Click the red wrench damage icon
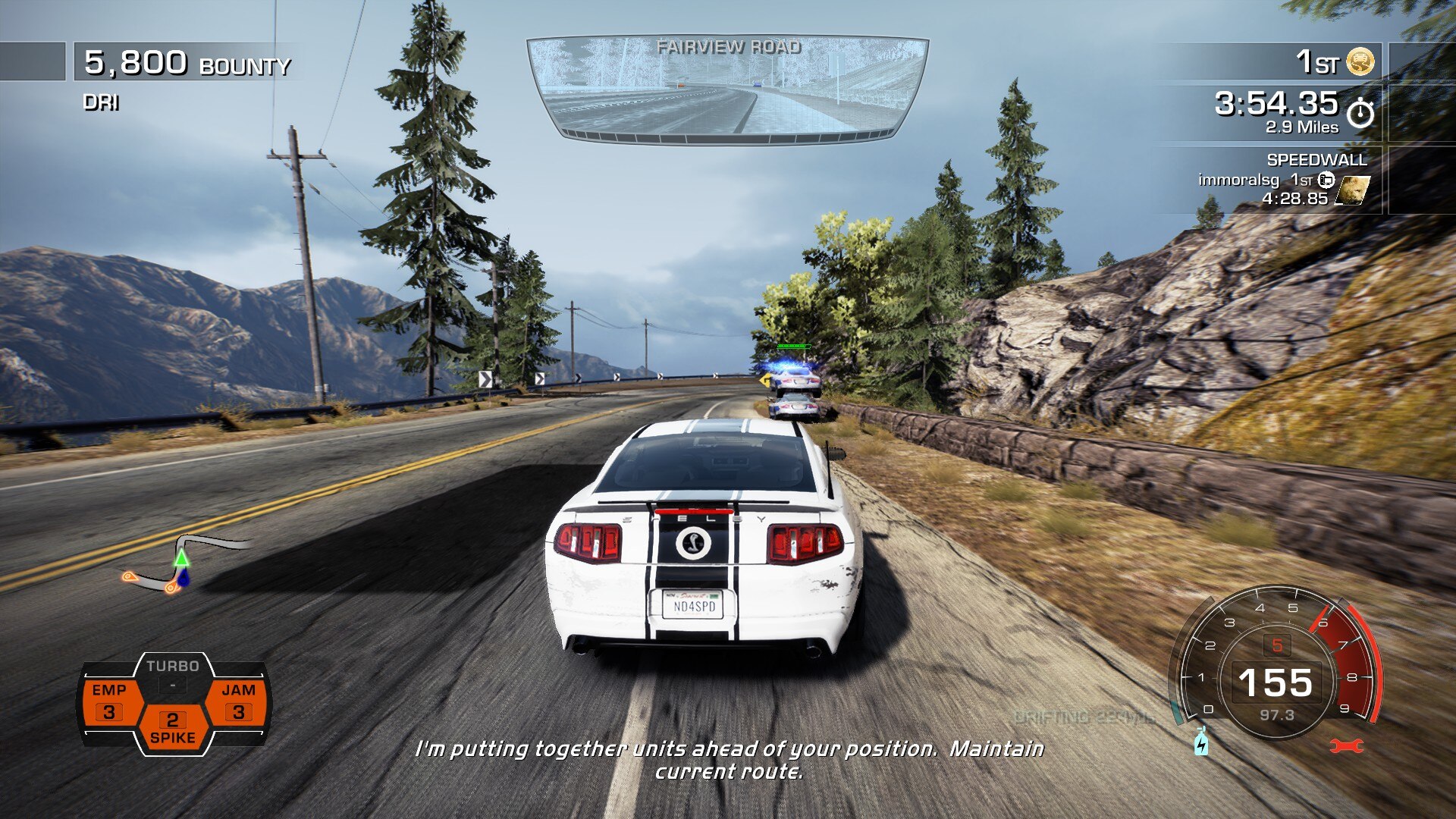1456x819 pixels. tap(1346, 747)
